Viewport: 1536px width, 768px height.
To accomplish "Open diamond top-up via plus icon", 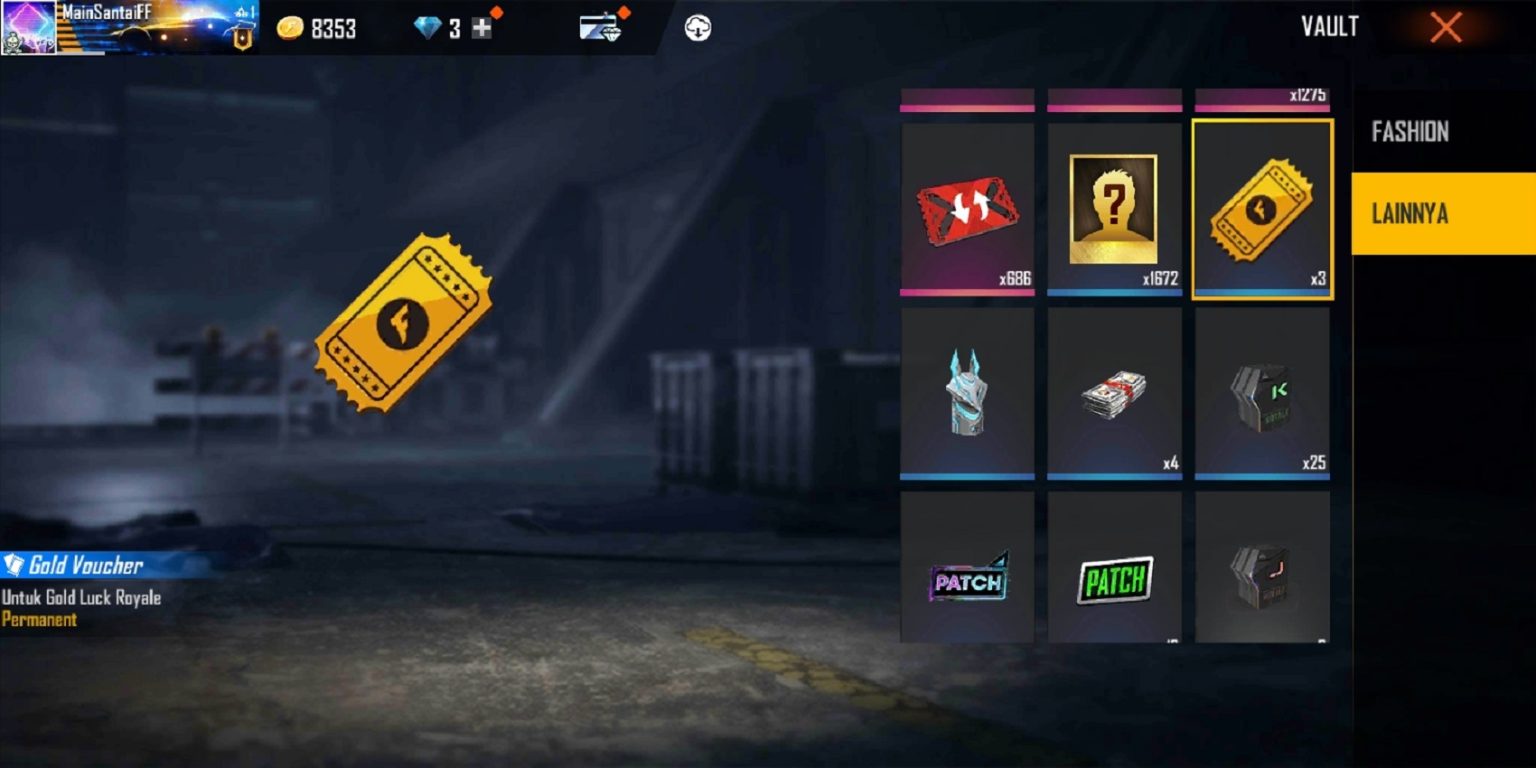I will [483, 27].
